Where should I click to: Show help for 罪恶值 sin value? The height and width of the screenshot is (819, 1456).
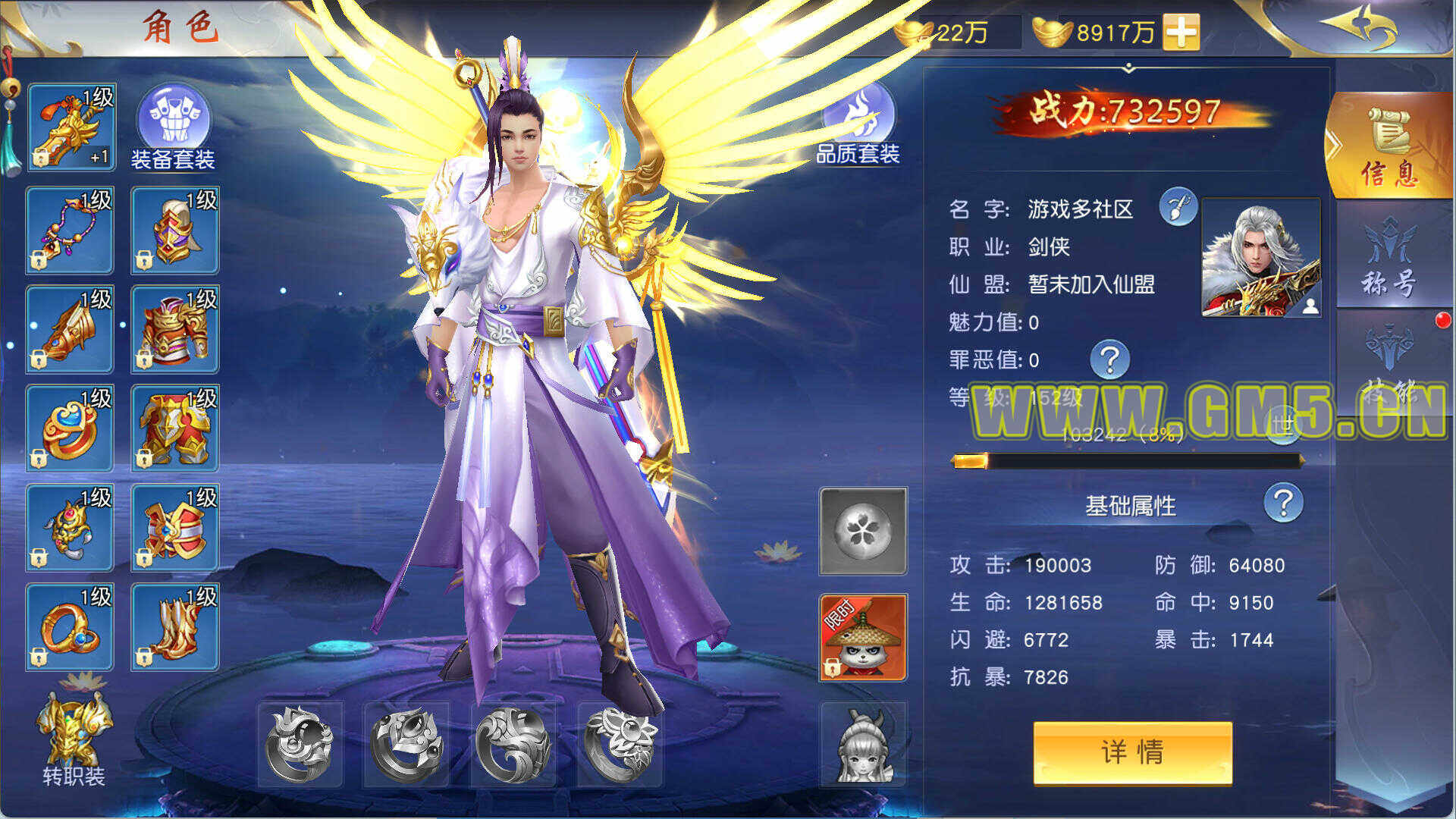[x=1109, y=359]
